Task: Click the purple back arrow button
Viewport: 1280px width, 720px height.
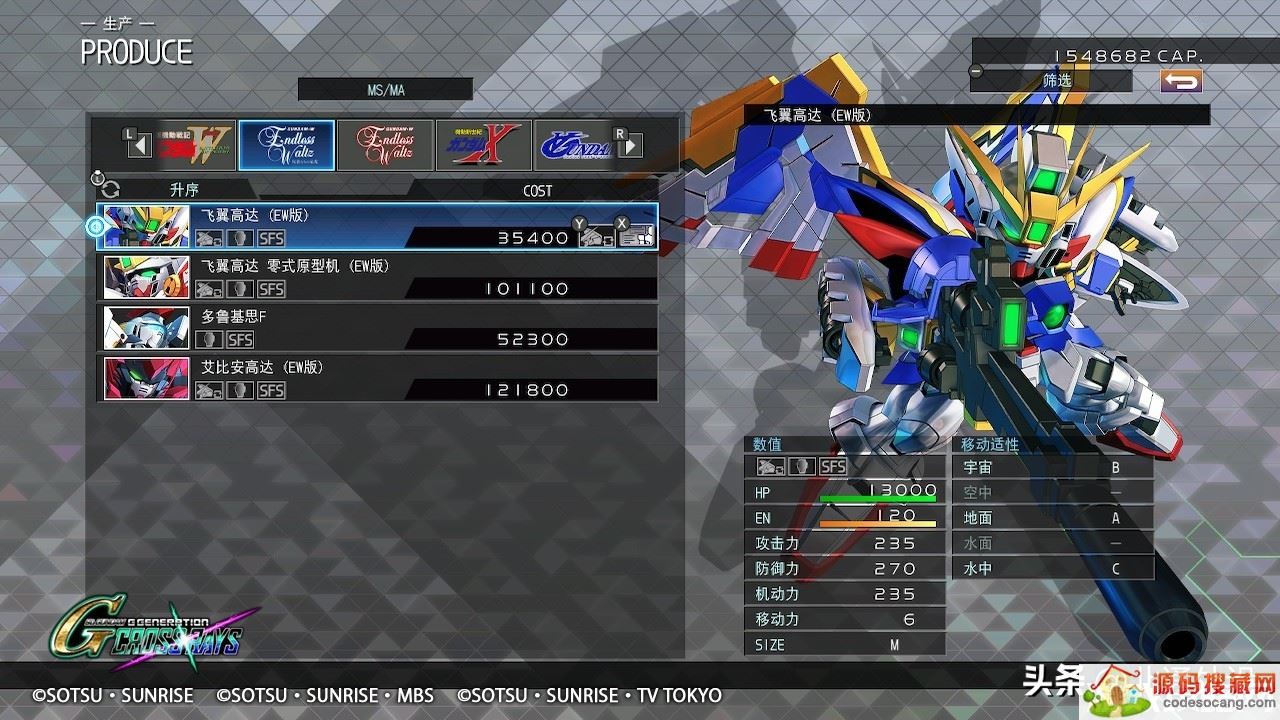Action: 1181,81
